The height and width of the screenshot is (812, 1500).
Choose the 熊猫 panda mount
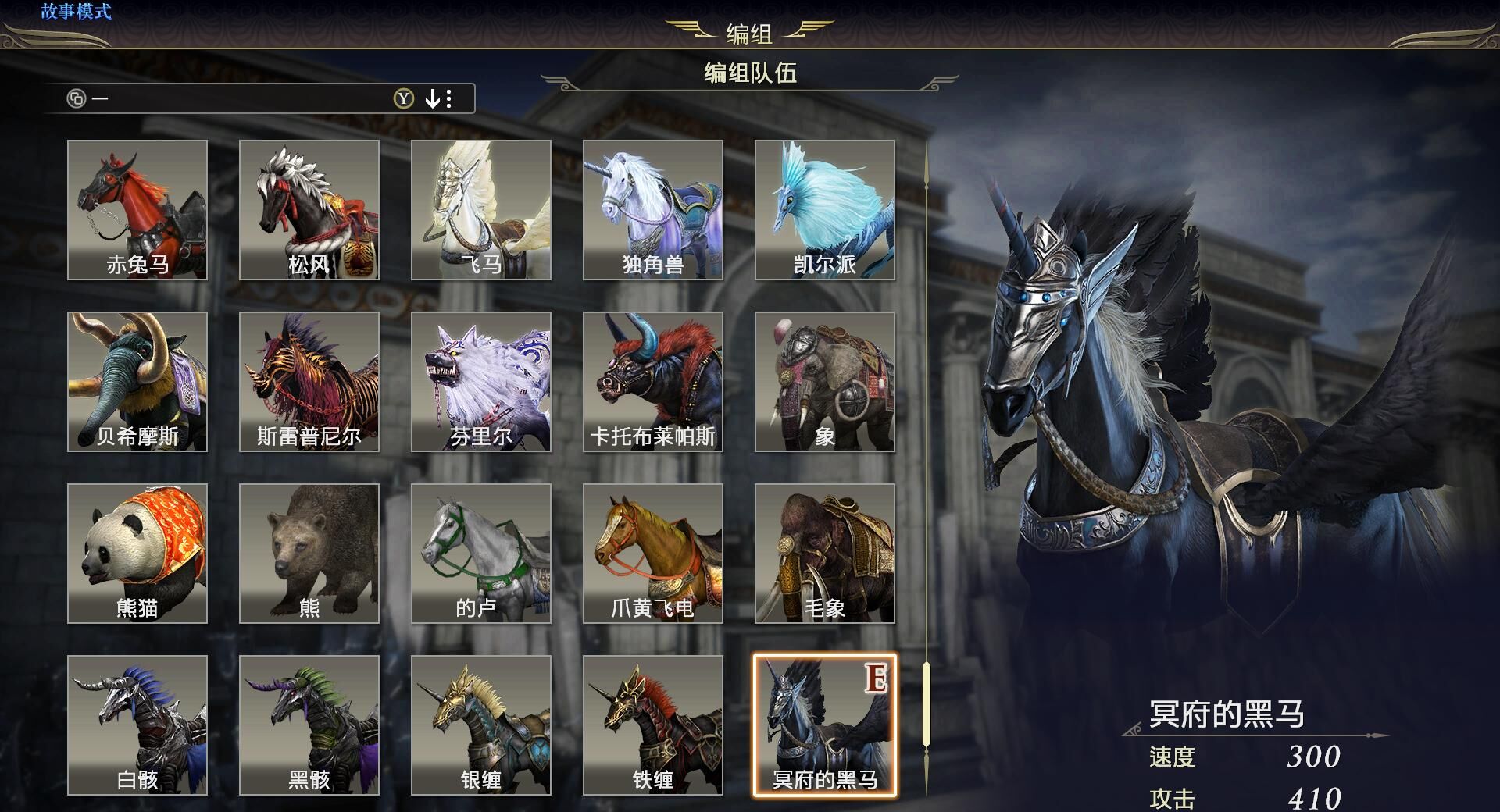[137, 553]
